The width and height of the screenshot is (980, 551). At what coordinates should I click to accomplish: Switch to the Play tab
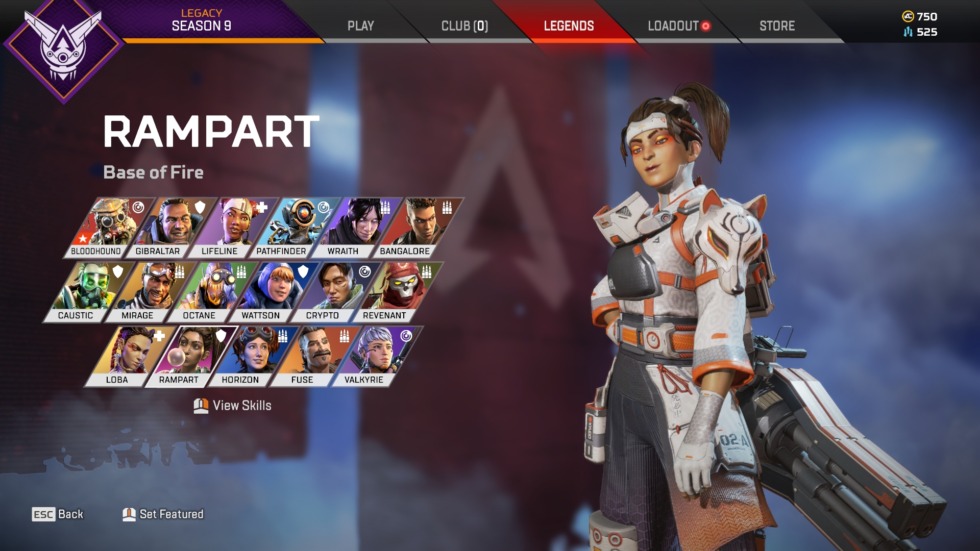pyautogui.click(x=360, y=26)
